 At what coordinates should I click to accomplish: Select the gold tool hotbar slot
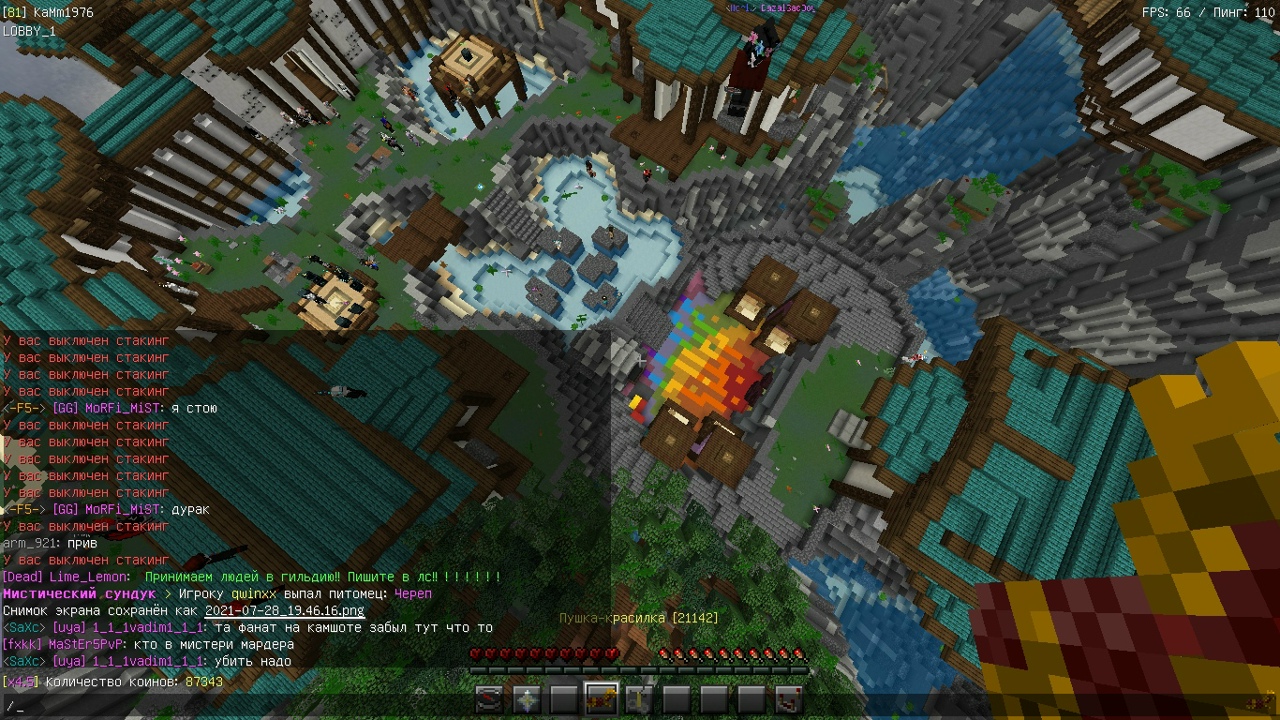[639, 700]
